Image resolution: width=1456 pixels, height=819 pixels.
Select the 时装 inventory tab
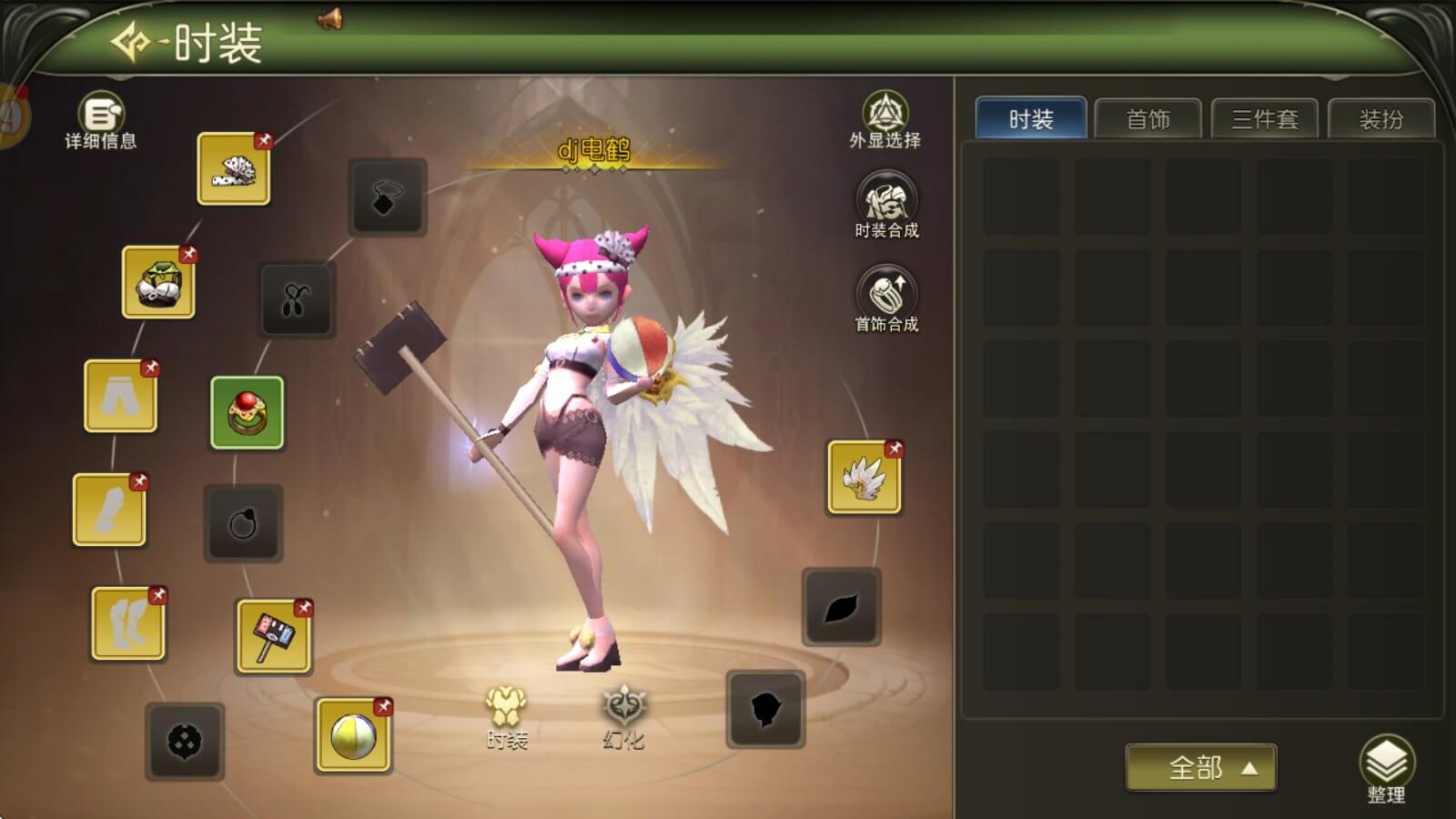click(x=1031, y=119)
